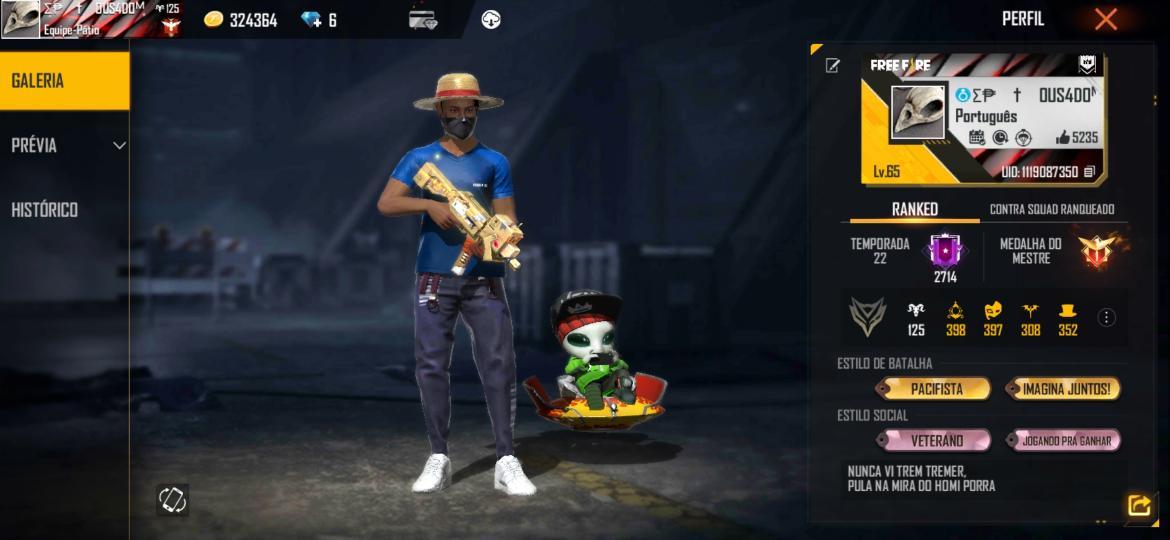Switch to Contra Squad Ranqueado tab
Image resolution: width=1170 pixels, height=540 pixels.
click(x=1051, y=209)
